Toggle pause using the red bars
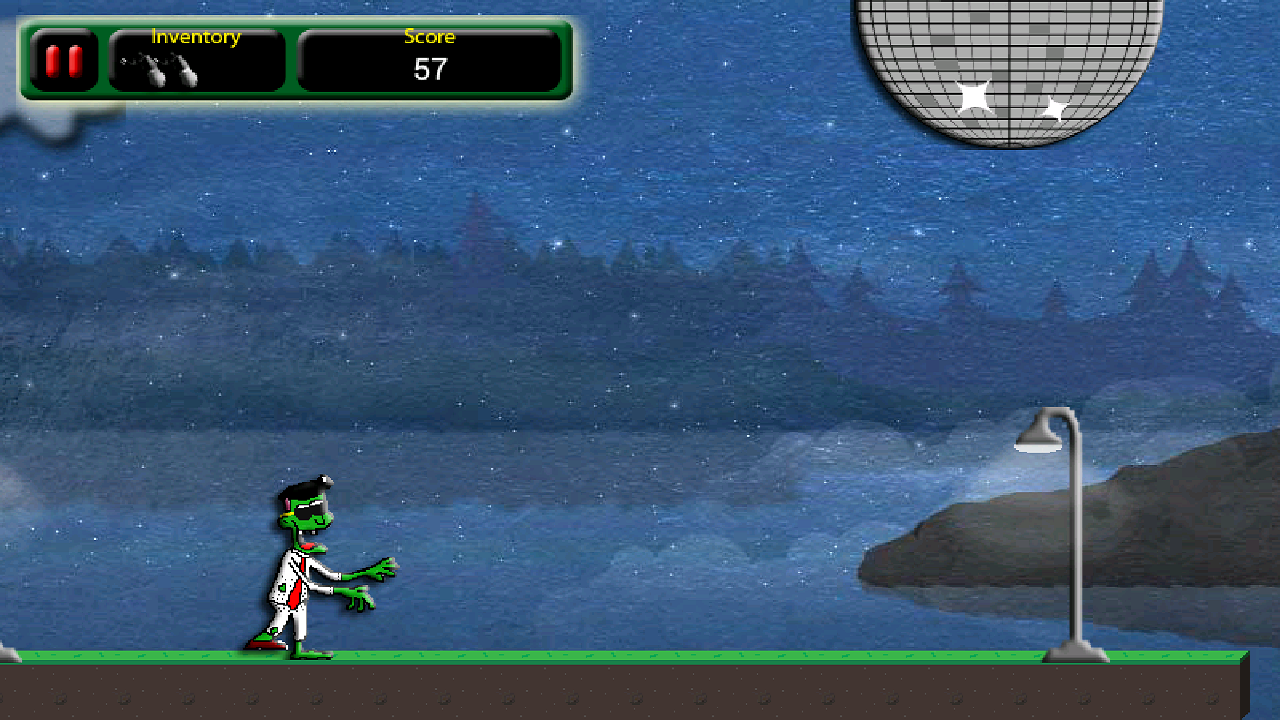Screen dimensions: 1280x720 click(62, 60)
